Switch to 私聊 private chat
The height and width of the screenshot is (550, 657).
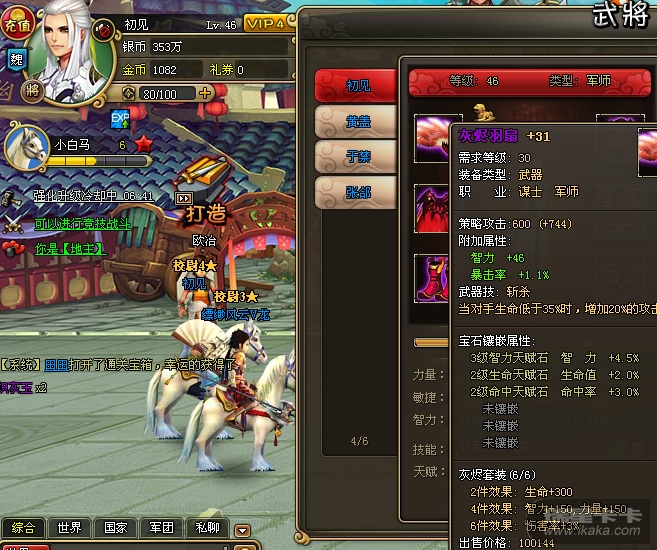(x=207, y=527)
